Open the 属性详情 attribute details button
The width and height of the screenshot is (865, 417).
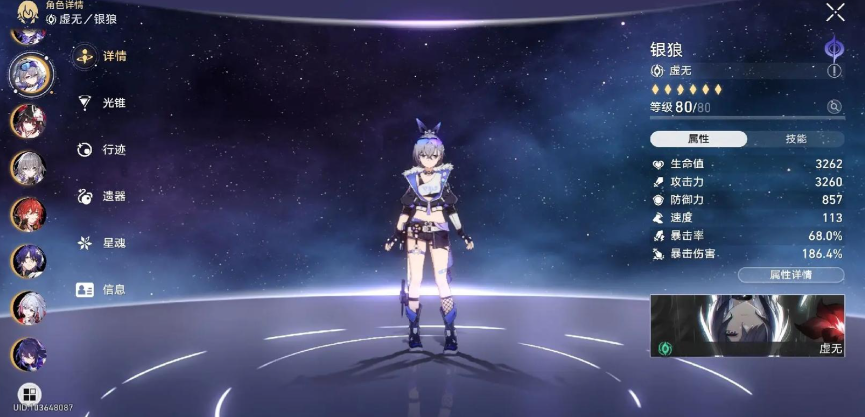click(790, 274)
